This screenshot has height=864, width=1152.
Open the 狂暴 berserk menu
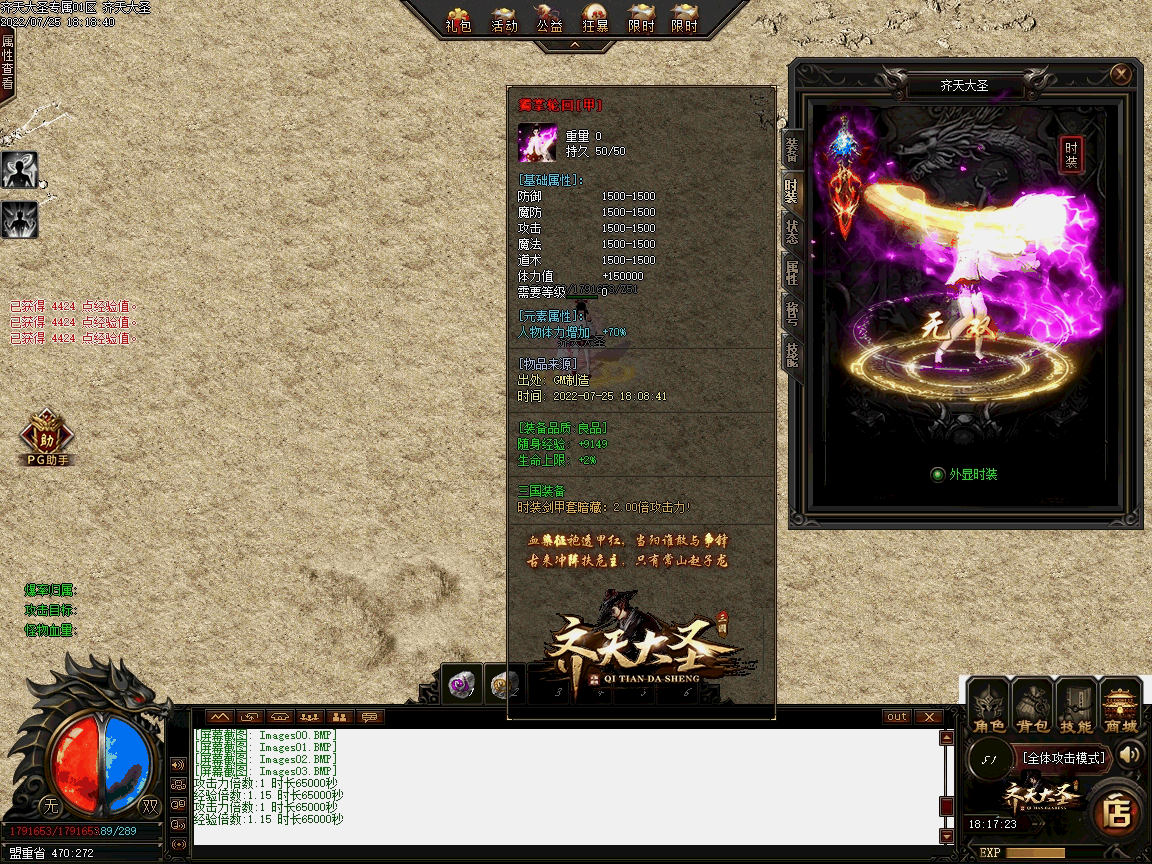(596, 19)
